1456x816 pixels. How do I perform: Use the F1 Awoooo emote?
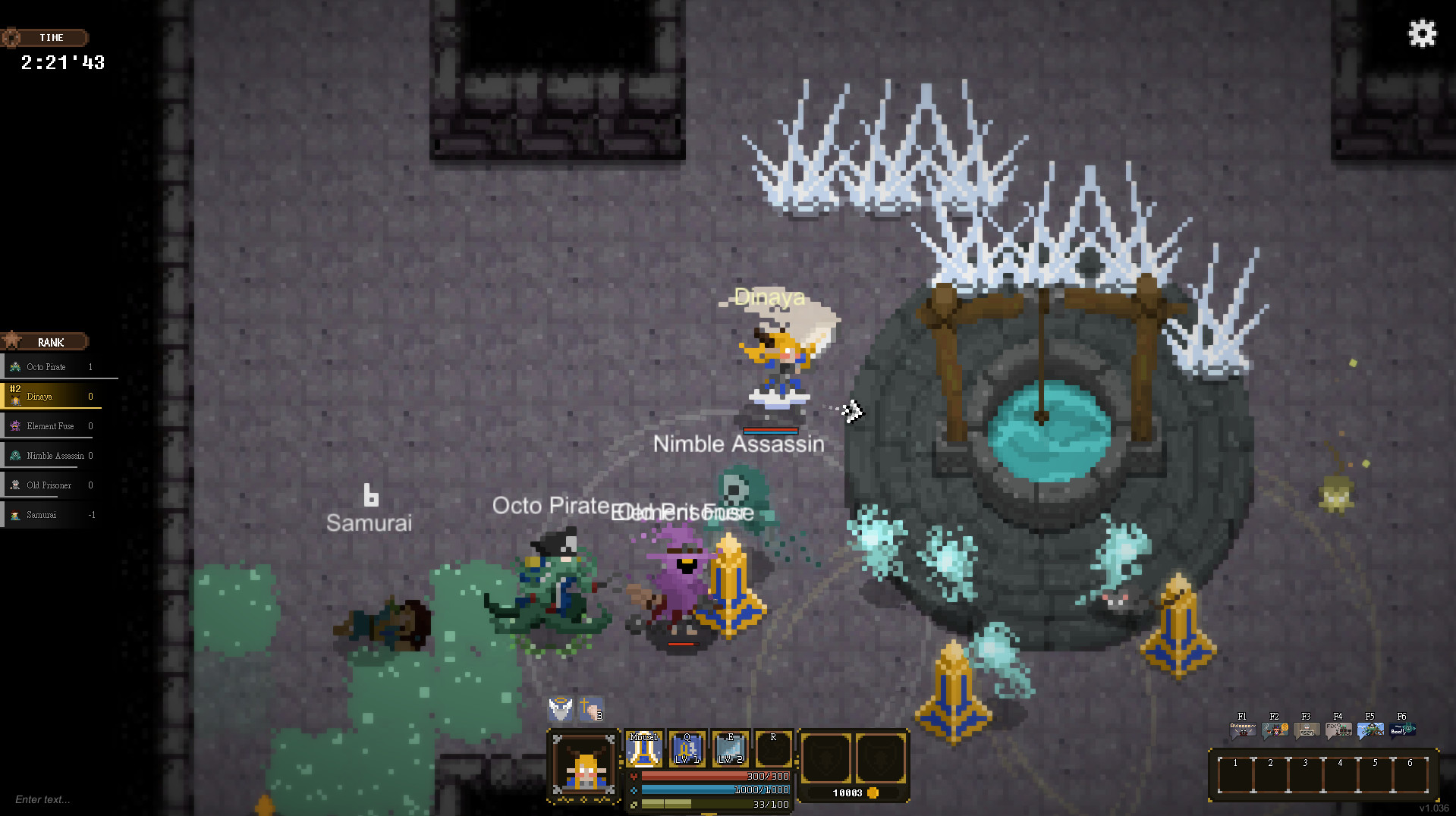(x=1244, y=730)
